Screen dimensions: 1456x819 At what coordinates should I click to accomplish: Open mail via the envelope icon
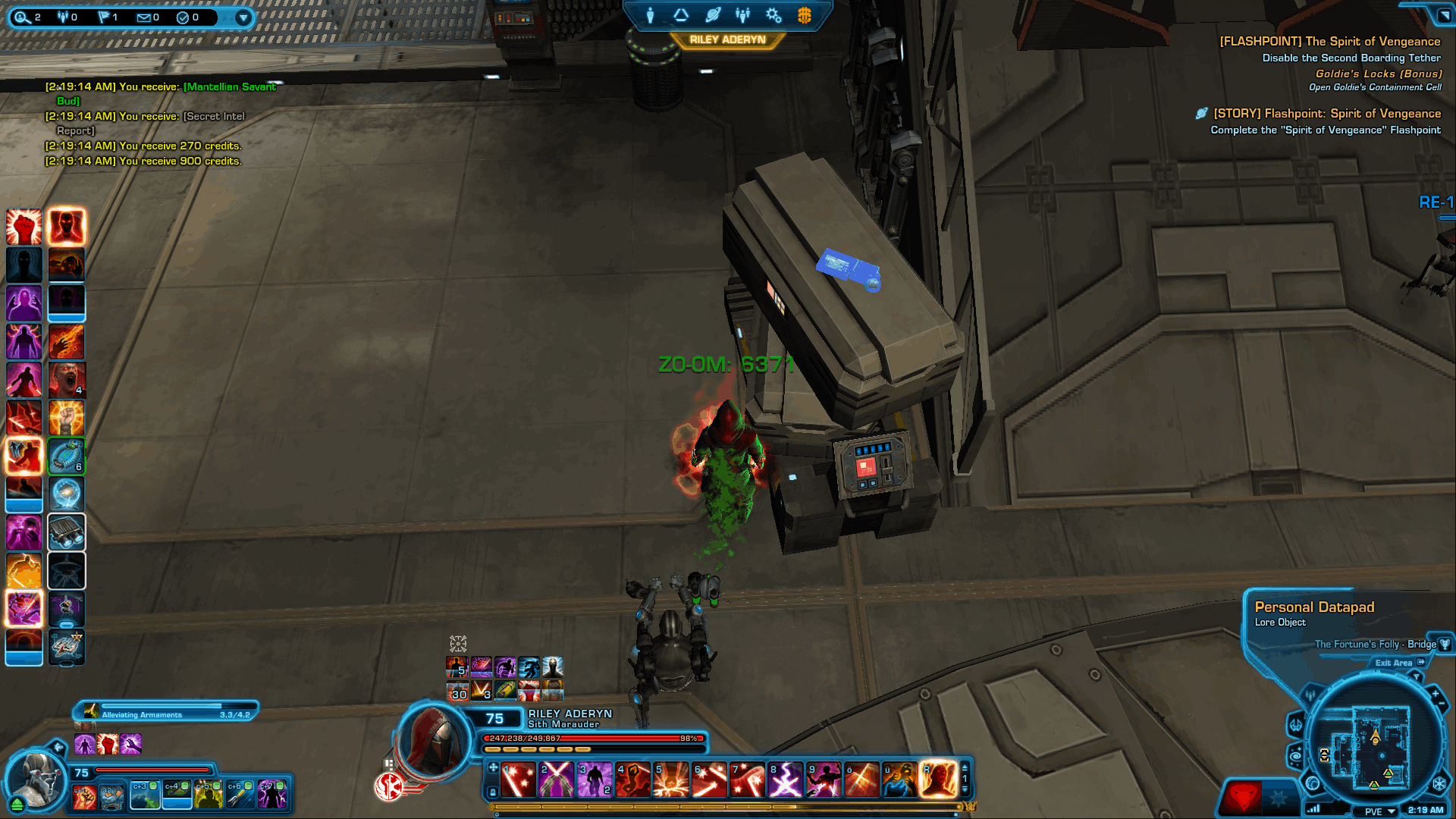pos(144,16)
